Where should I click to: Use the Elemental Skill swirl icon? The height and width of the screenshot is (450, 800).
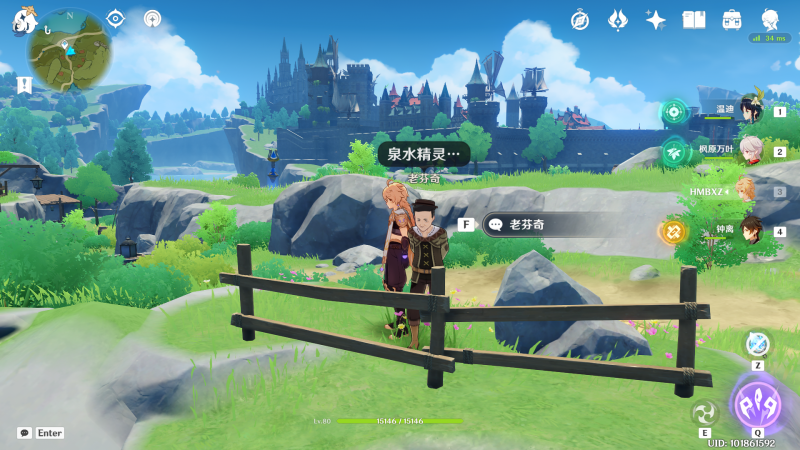[705, 412]
